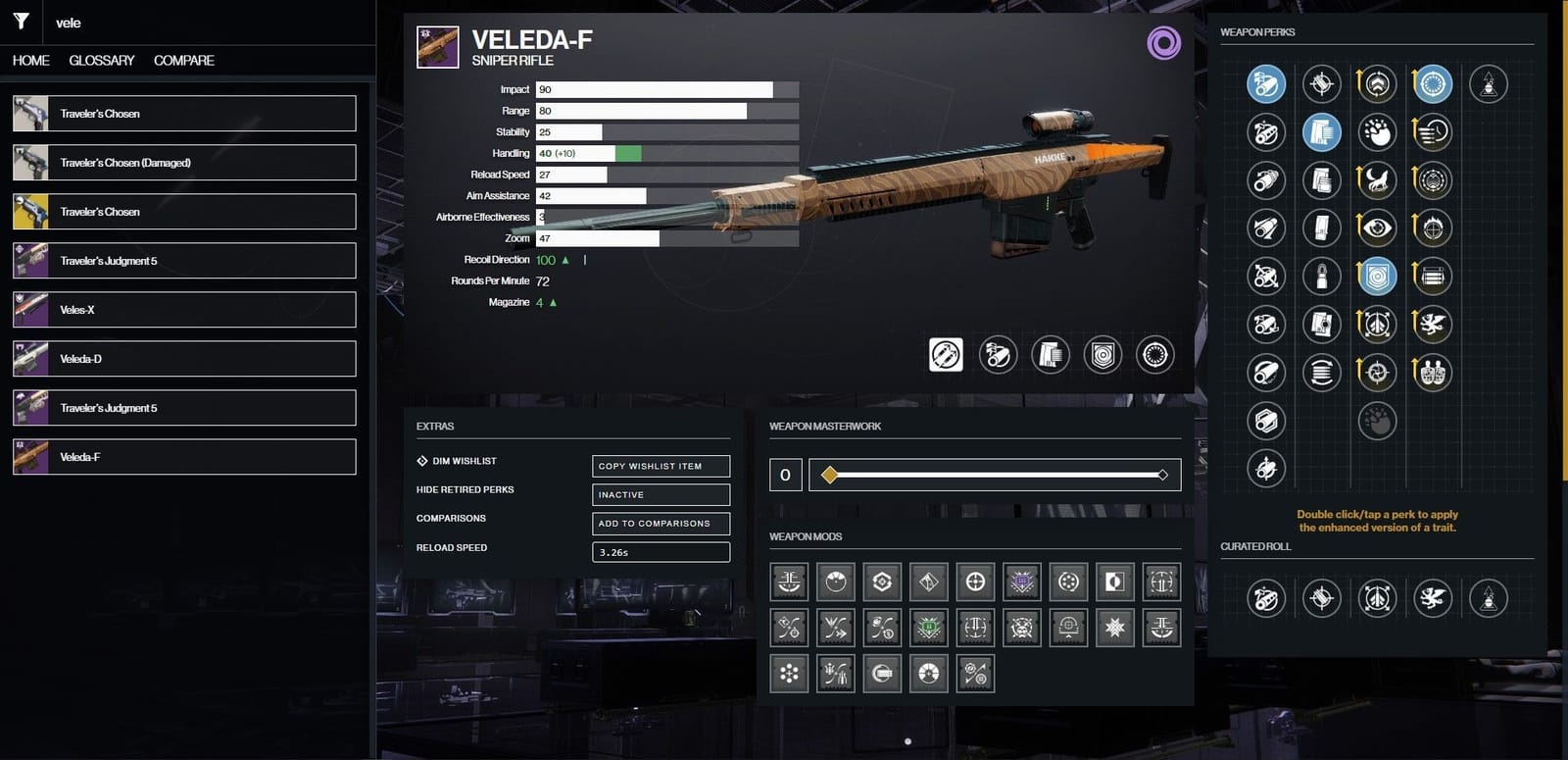Switch to the GLOSSARY tab
Screen dimensions: 1568x760
[x=101, y=60]
